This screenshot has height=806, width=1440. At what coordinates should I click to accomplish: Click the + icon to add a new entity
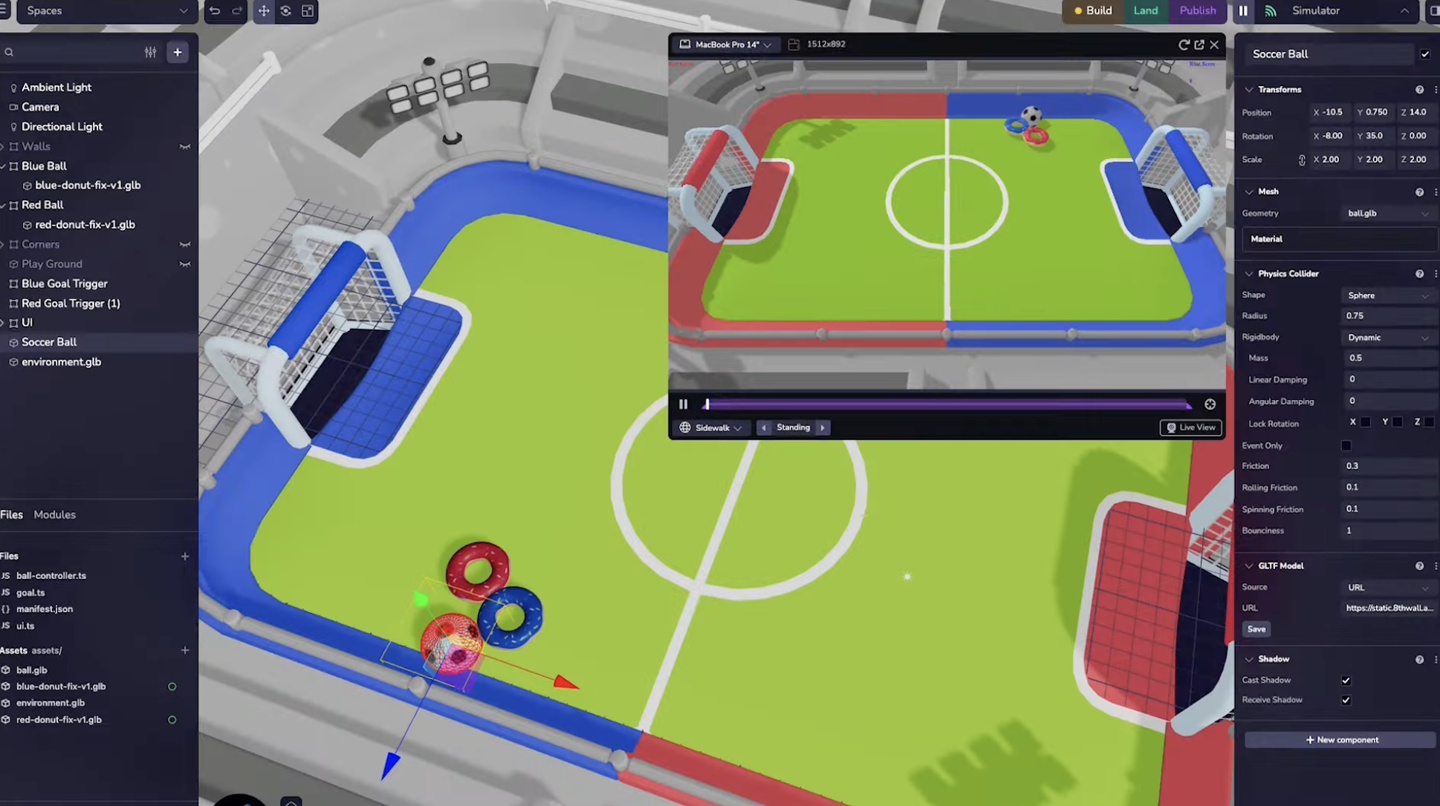click(x=177, y=51)
